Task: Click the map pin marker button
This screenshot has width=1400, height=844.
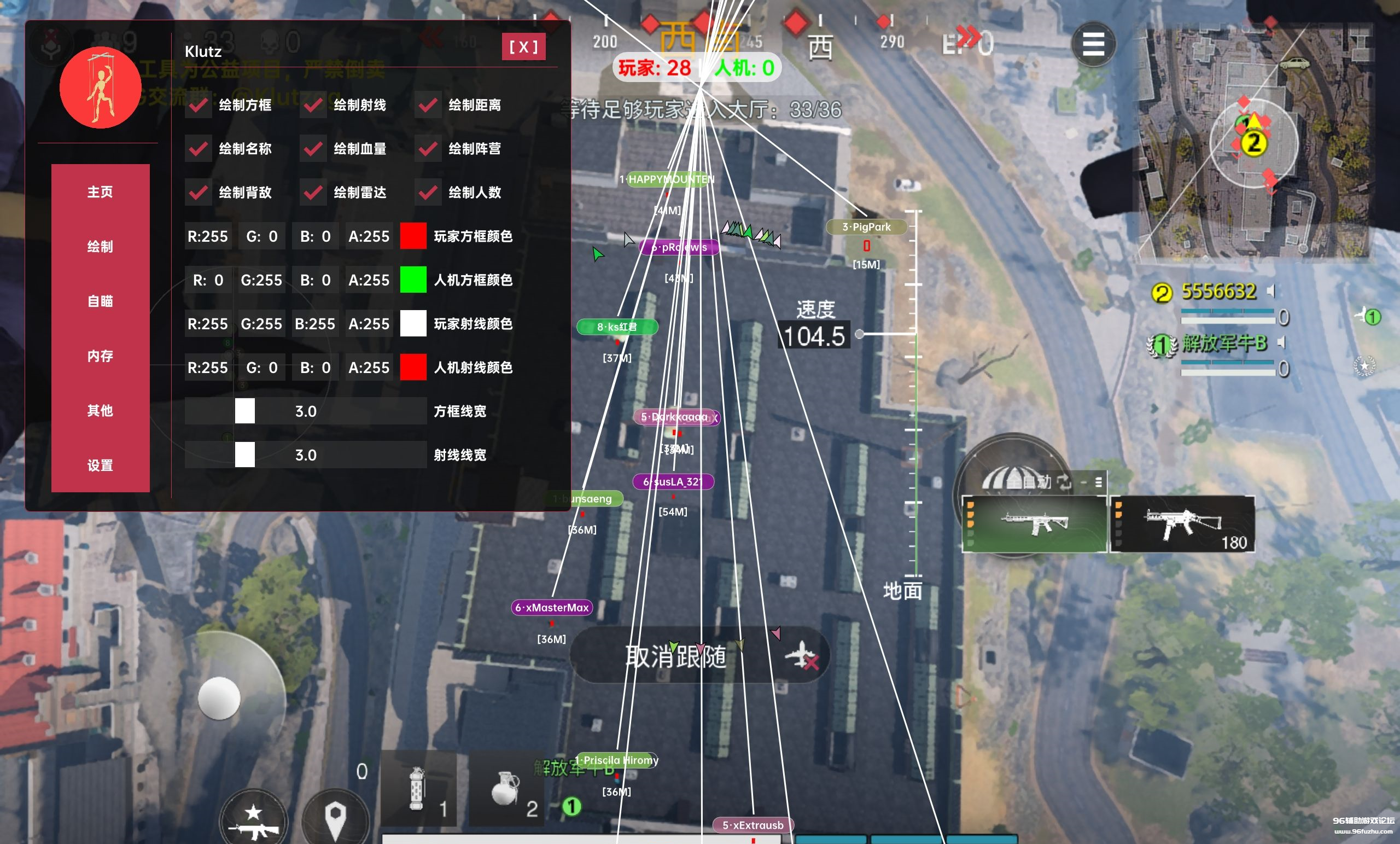Action: click(335, 818)
